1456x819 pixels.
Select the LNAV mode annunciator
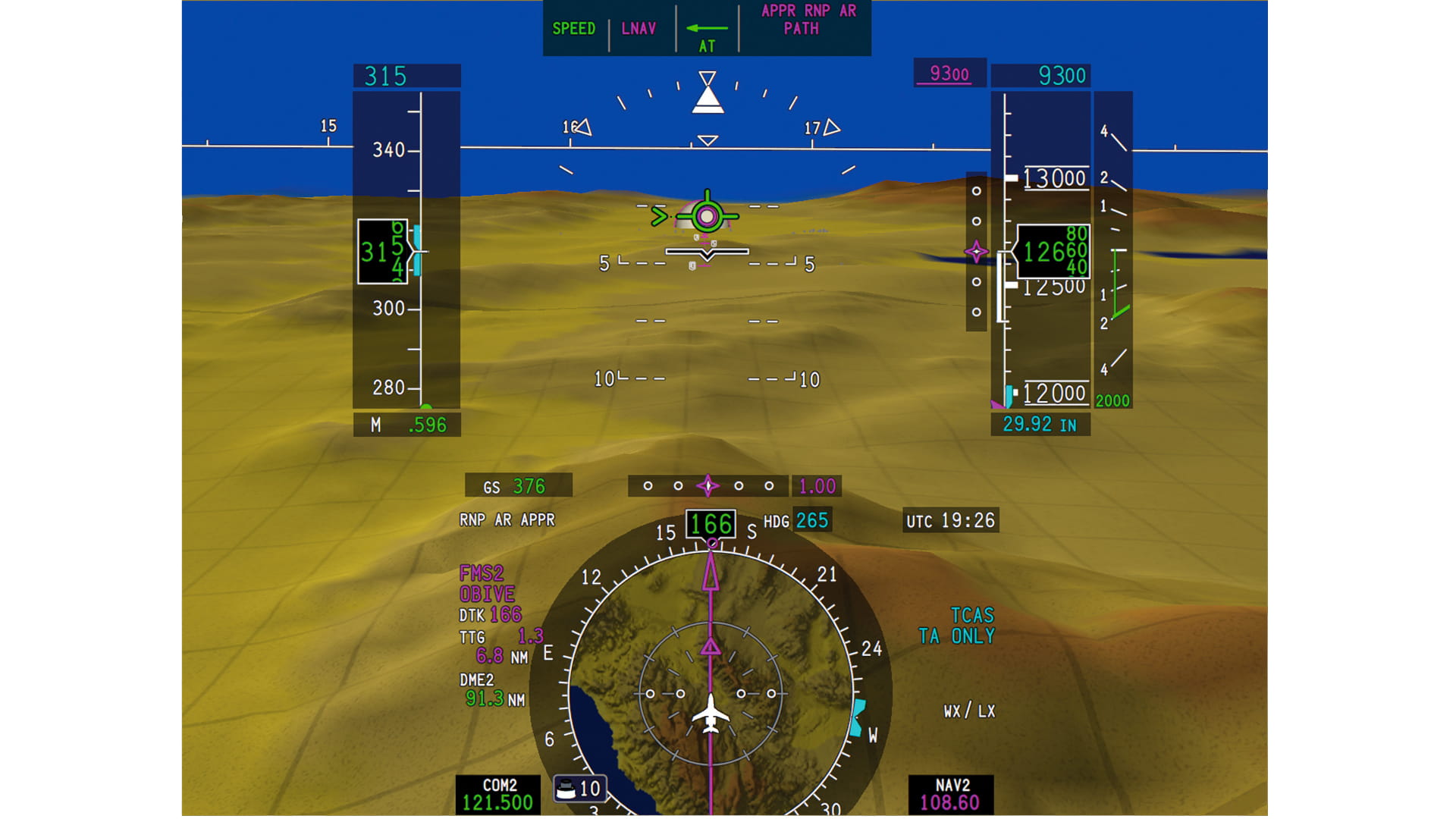coord(639,30)
